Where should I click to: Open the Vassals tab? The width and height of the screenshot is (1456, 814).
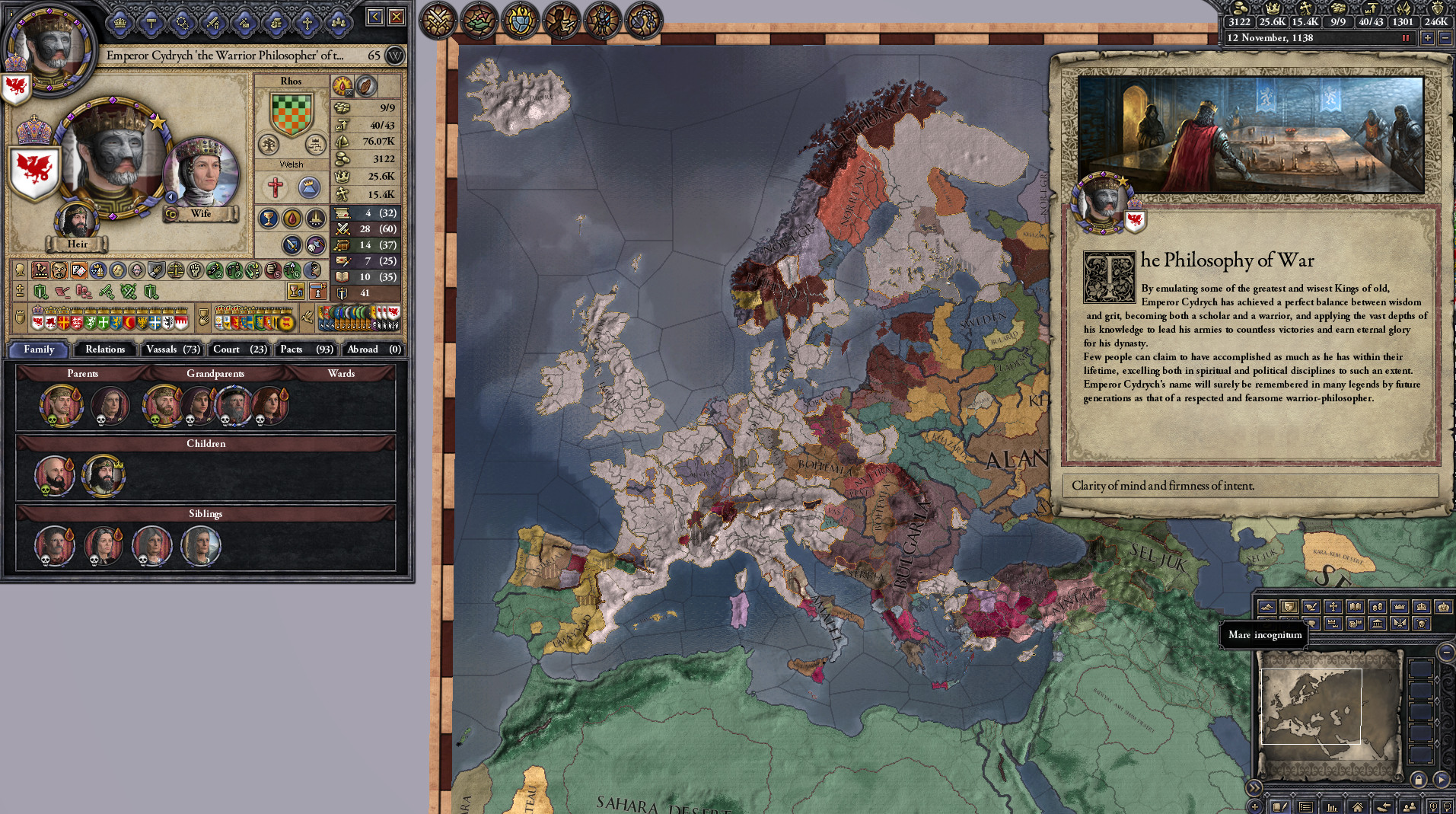pyautogui.click(x=173, y=350)
